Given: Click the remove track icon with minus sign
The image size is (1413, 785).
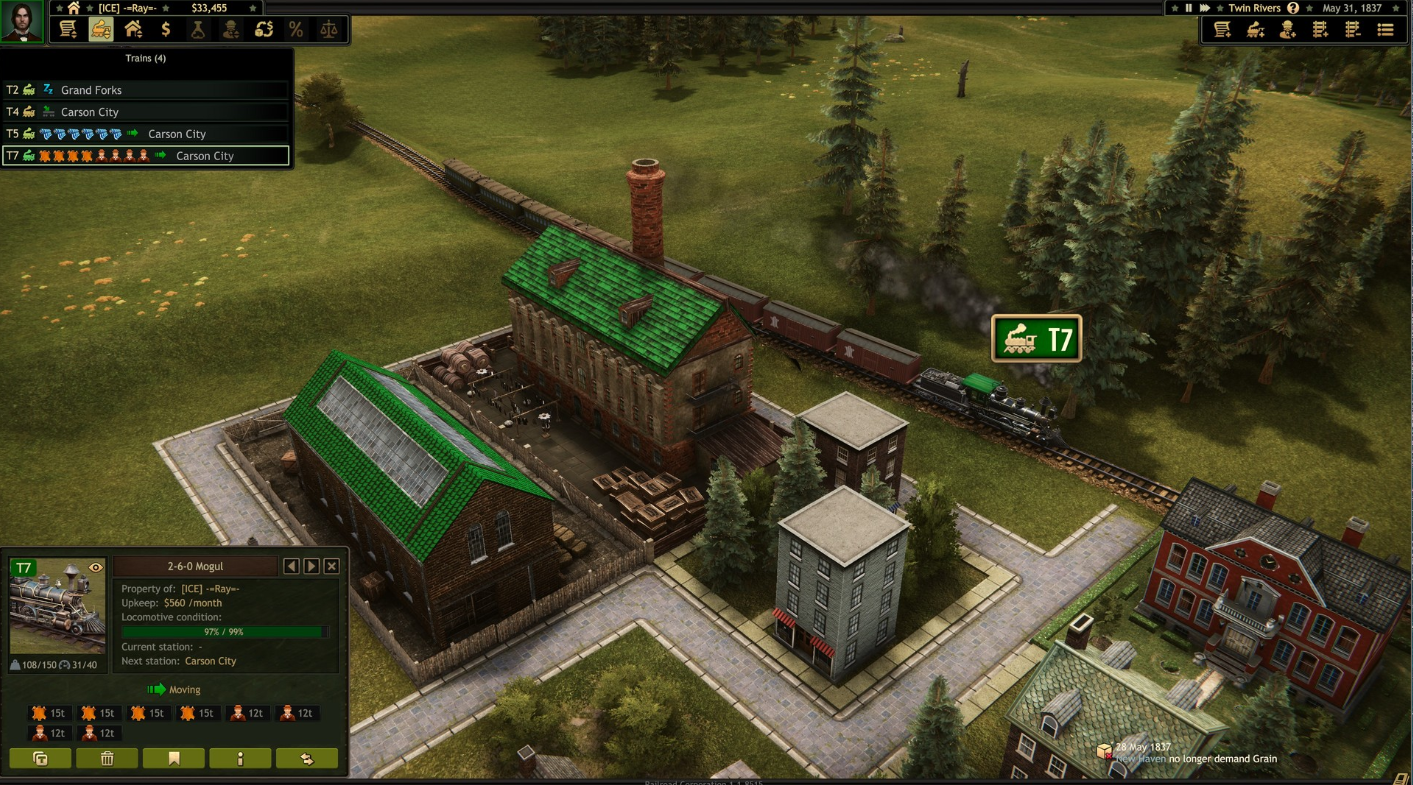Looking at the screenshot, I should point(1353,31).
